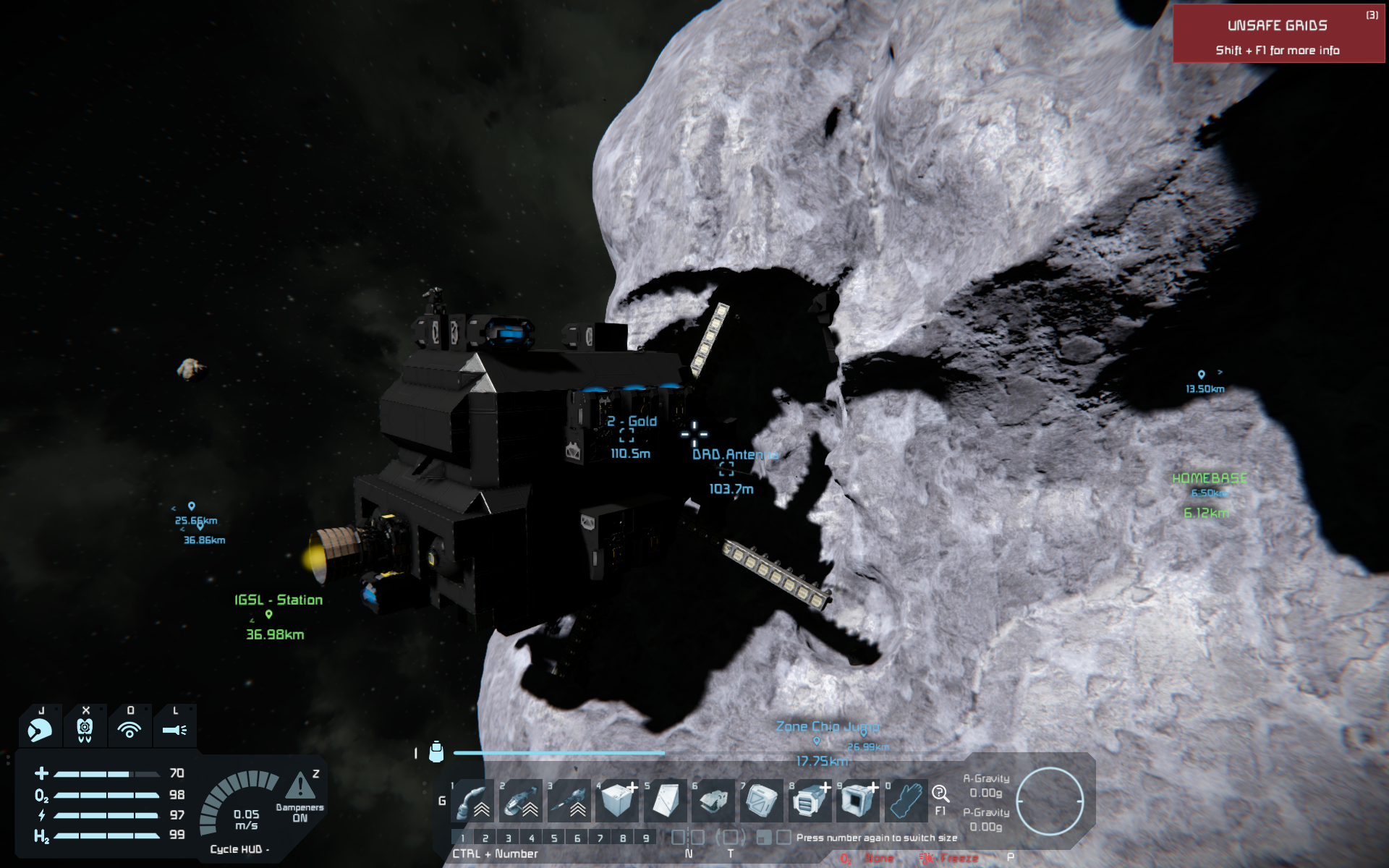Toggle the broadcasting signal icon
The image size is (1389, 868).
click(x=129, y=729)
